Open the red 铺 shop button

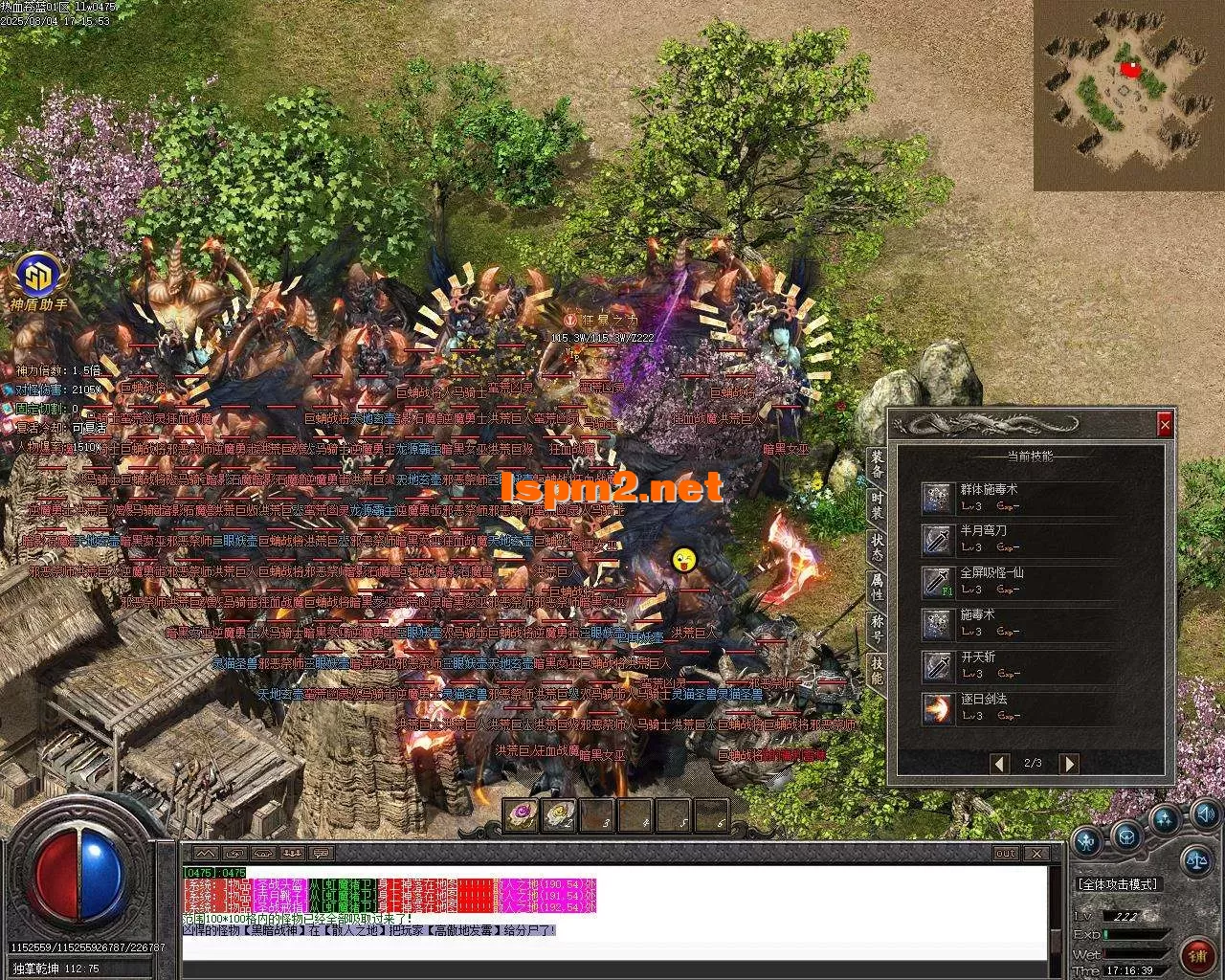click(1197, 954)
